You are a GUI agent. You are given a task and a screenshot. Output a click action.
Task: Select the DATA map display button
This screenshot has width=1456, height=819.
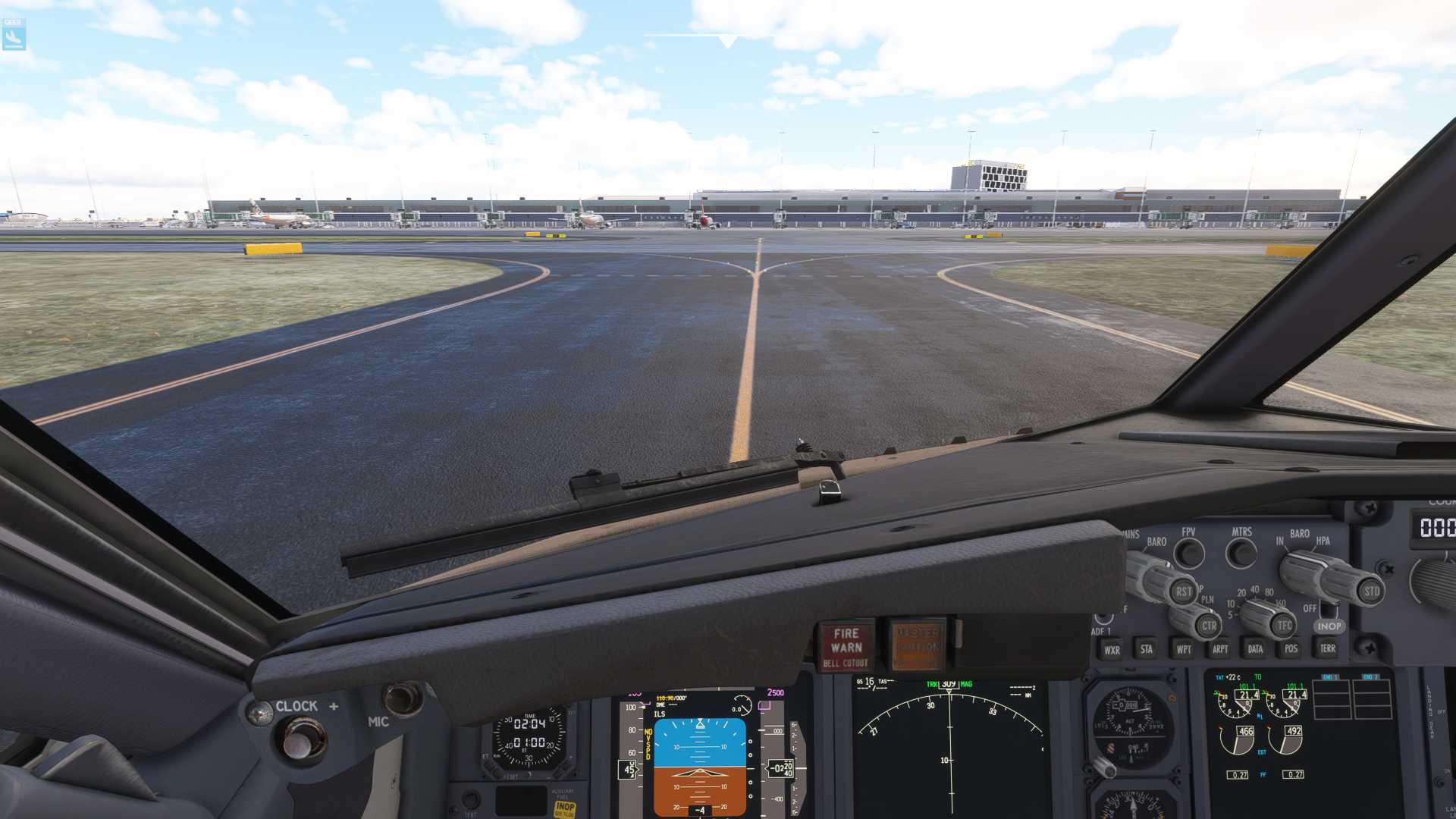(1255, 649)
